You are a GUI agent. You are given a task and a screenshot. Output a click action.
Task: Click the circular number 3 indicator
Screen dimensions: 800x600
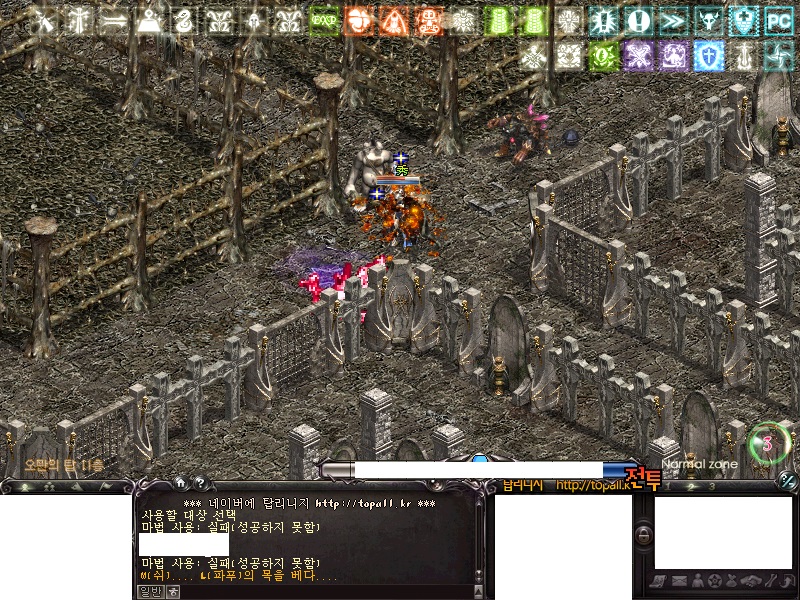point(767,441)
